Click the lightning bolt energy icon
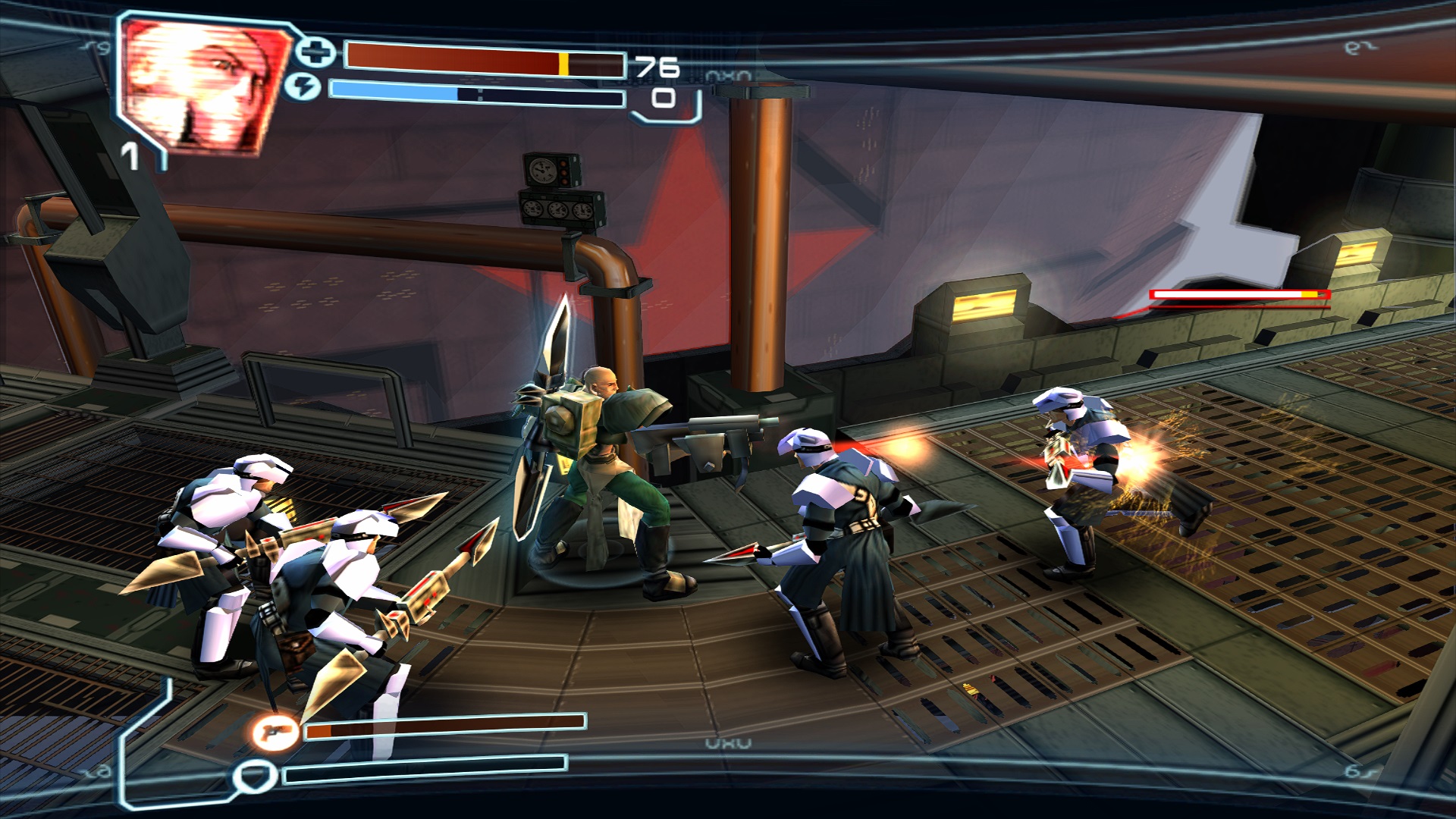Image resolution: width=1456 pixels, height=819 pixels. point(303,88)
